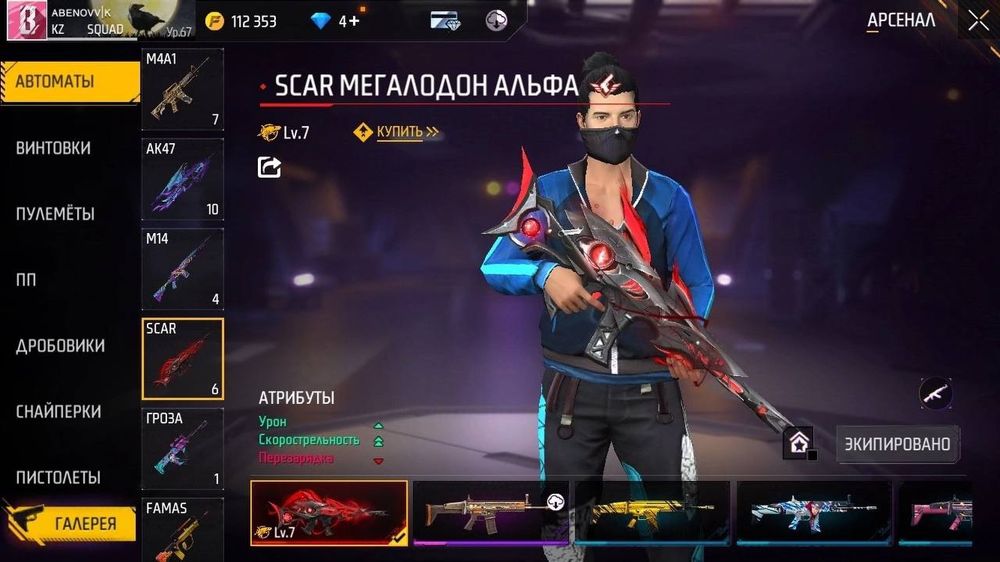This screenshot has height=562, width=1000.
Task: Open the СНАЙПЕРКИ category
Action: [58, 412]
